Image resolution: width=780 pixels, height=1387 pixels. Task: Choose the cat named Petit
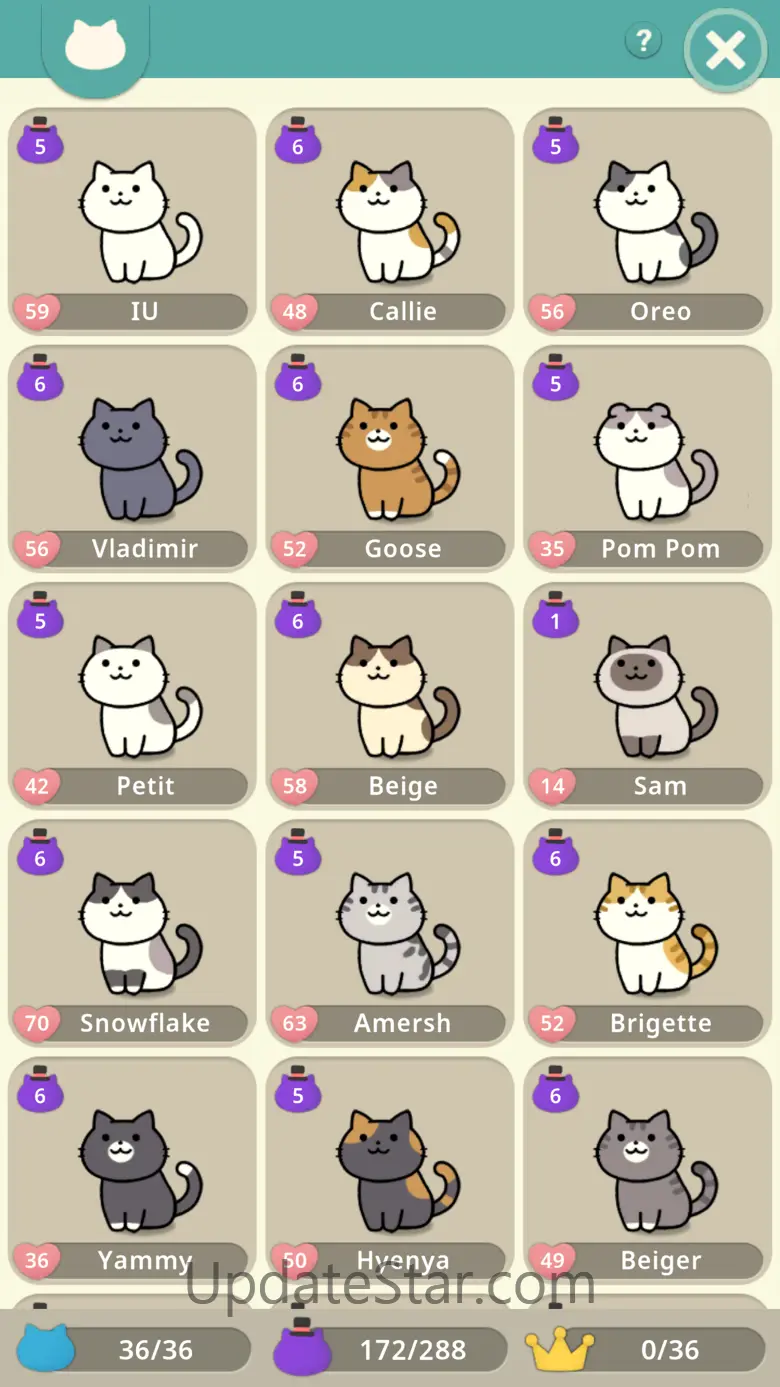pos(132,696)
